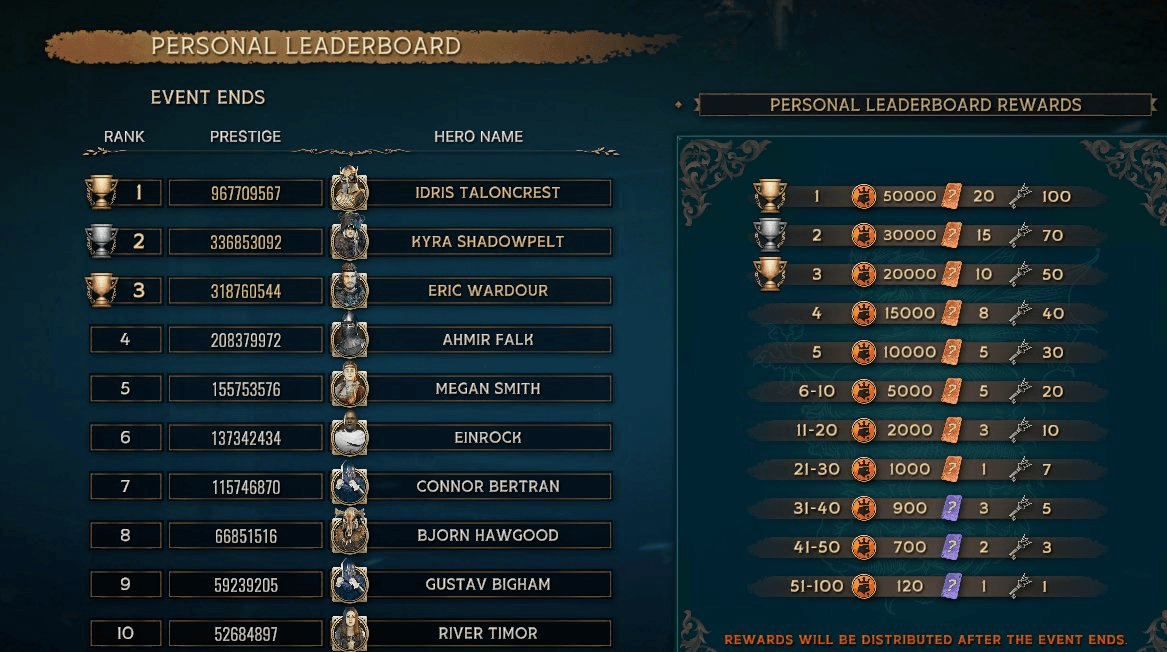Inspect the orange mystery card for rank 1 reward

coord(951,196)
